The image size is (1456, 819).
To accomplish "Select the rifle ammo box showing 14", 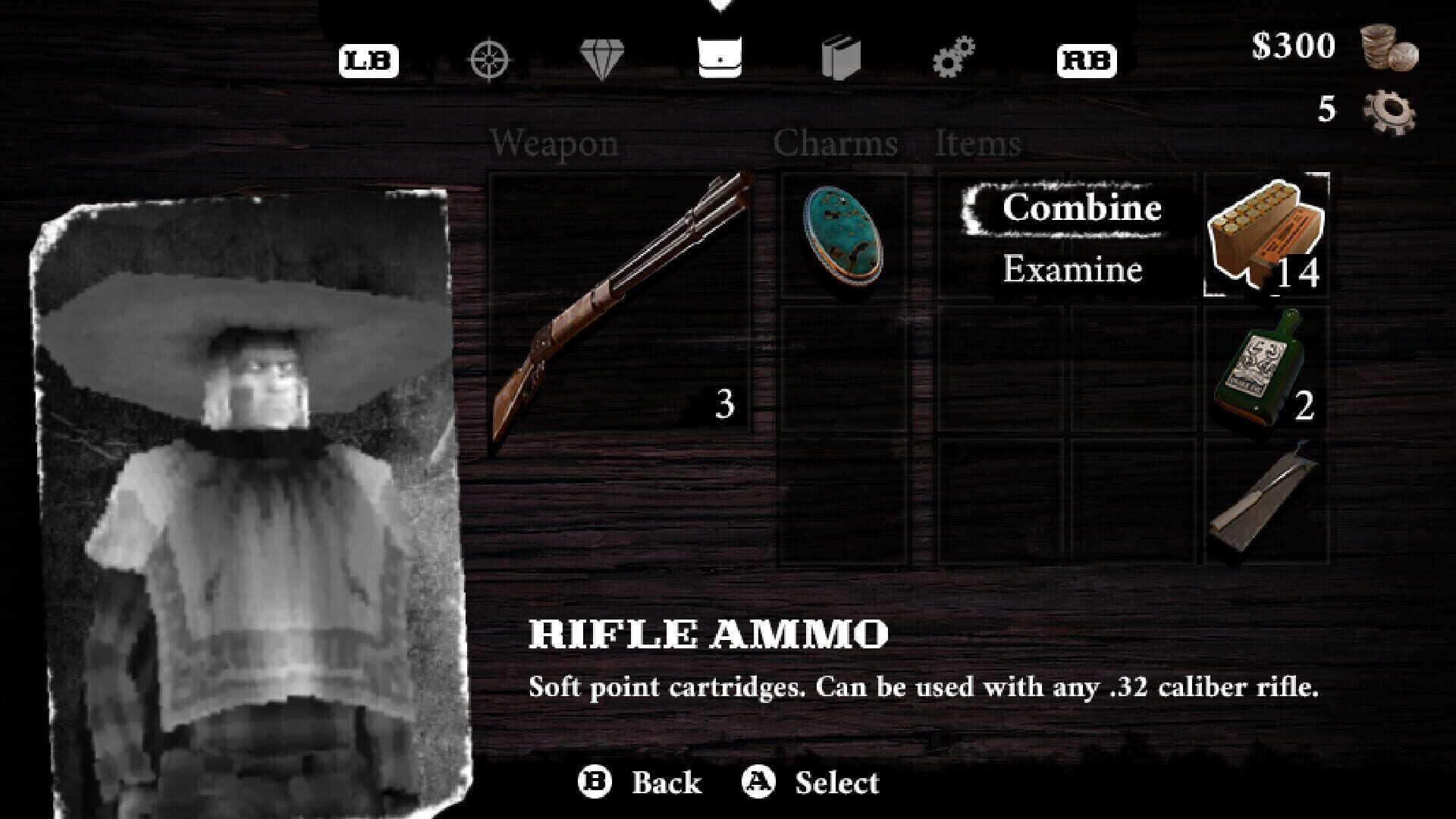I will pyautogui.click(x=1266, y=235).
